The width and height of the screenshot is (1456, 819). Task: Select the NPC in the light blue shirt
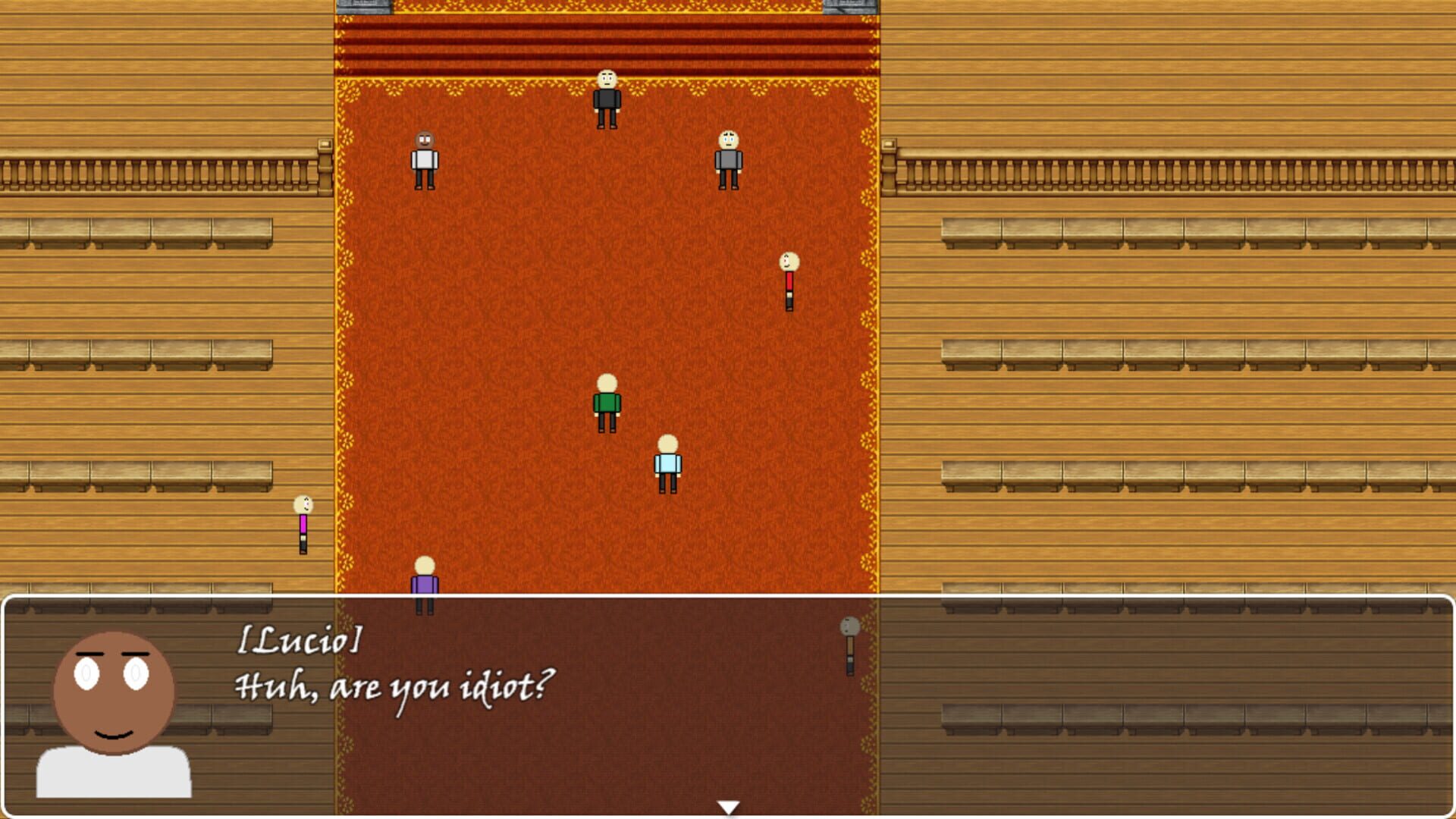[x=667, y=463]
